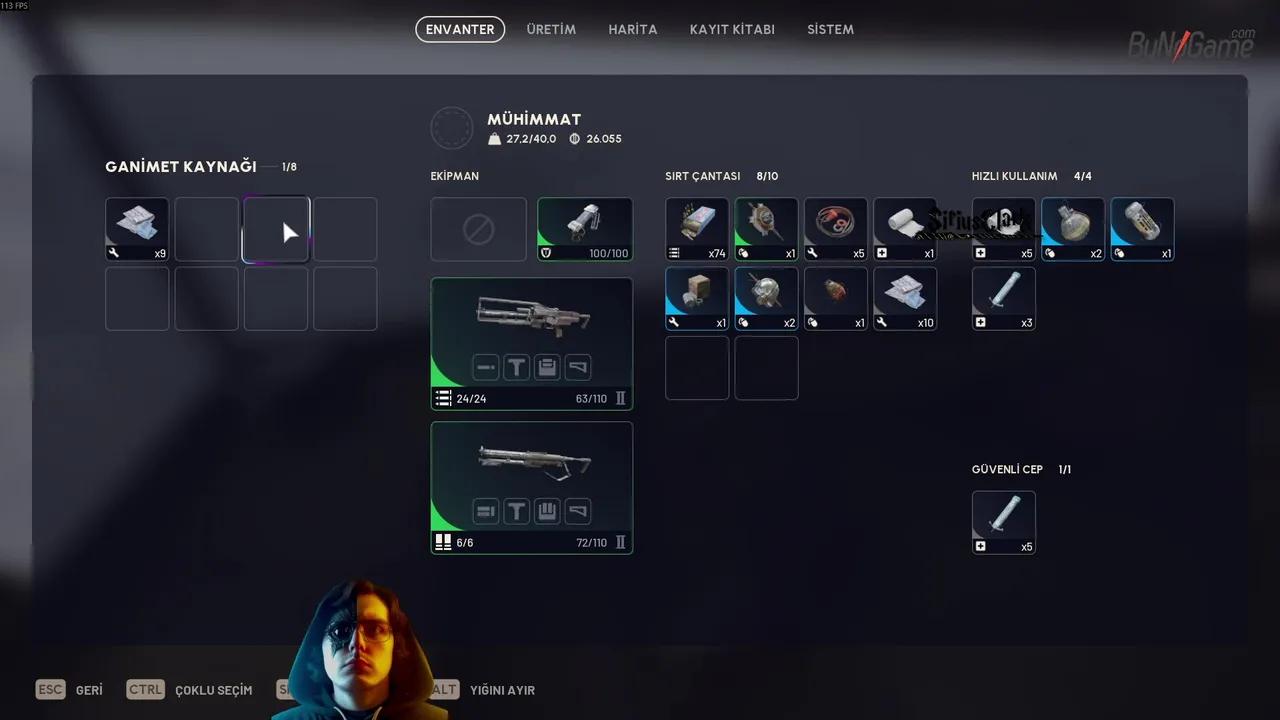Click the blocked equipment slot icon
The image size is (1280, 720).
(x=478, y=229)
